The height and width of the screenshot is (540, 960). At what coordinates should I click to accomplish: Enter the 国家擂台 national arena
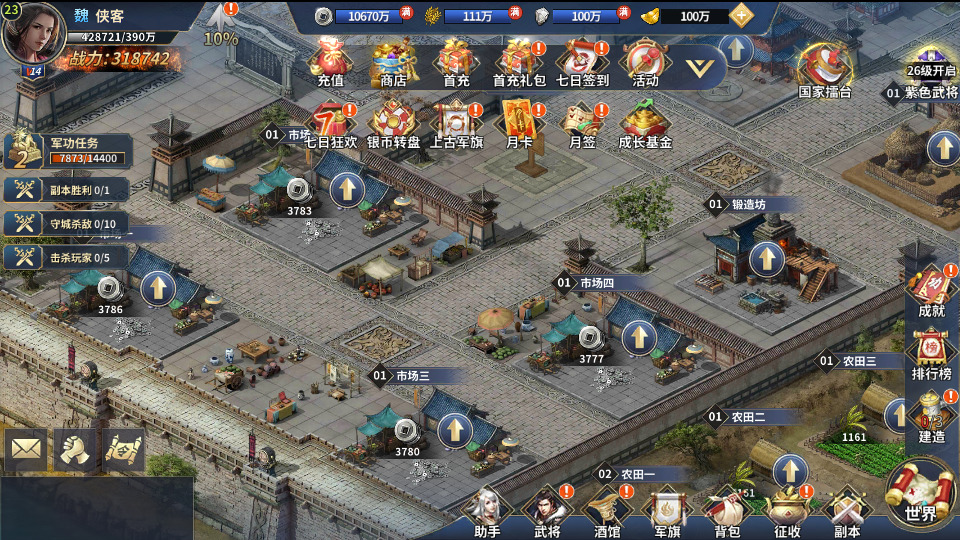(x=825, y=68)
